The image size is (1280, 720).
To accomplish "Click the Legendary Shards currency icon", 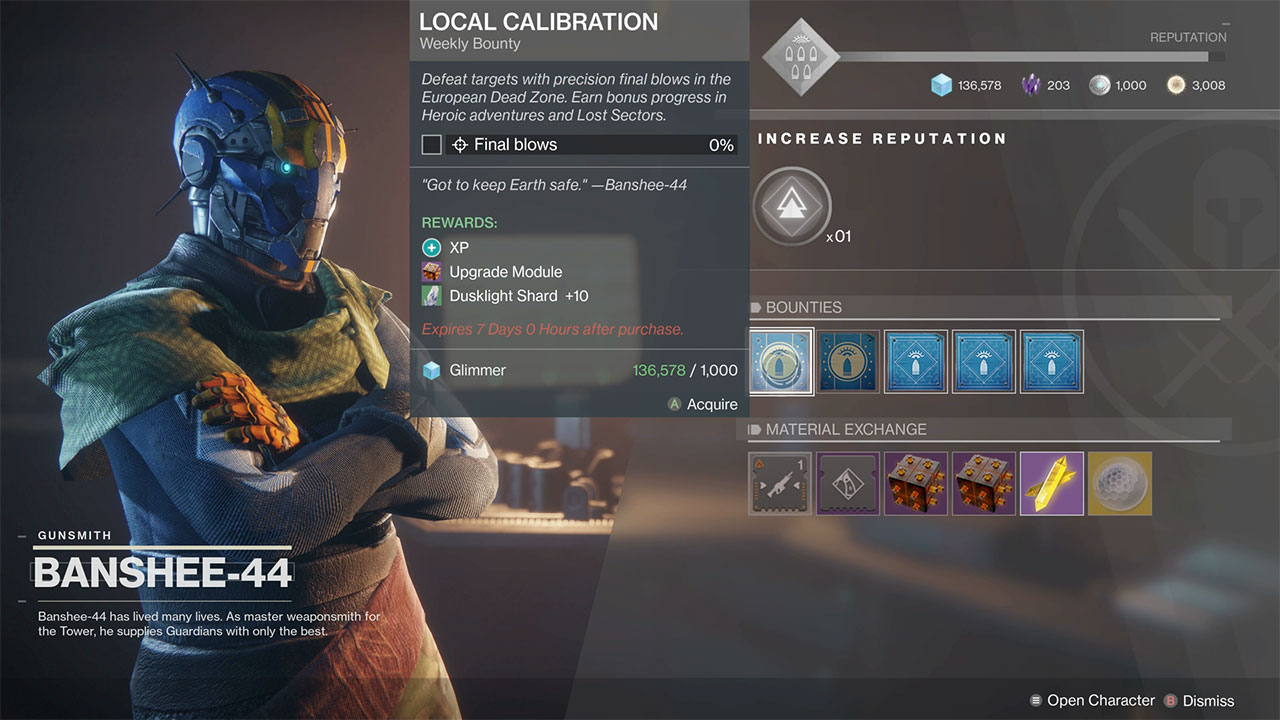I will click(1033, 85).
